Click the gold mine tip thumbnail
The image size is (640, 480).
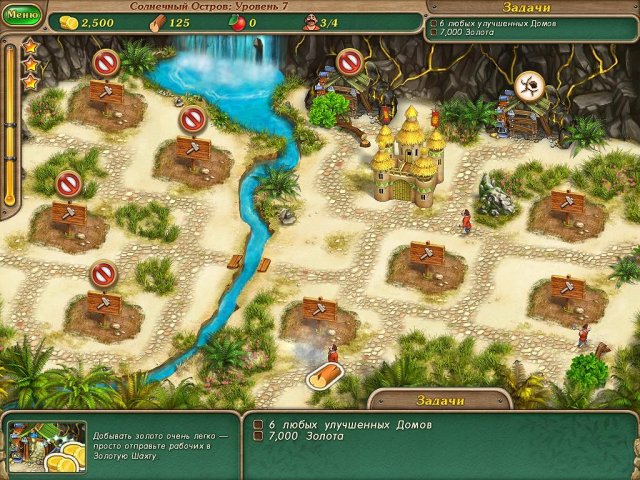tap(46, 444)
